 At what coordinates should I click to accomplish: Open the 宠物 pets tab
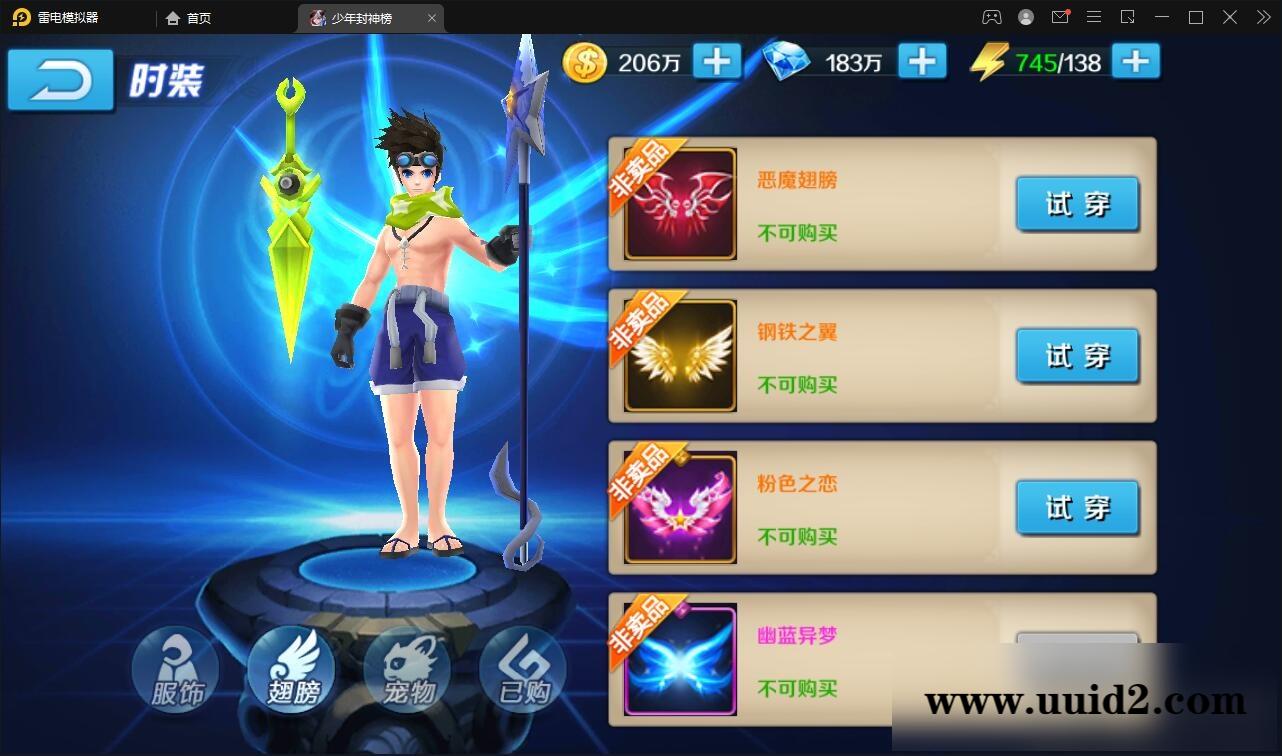tap(407, 669)
